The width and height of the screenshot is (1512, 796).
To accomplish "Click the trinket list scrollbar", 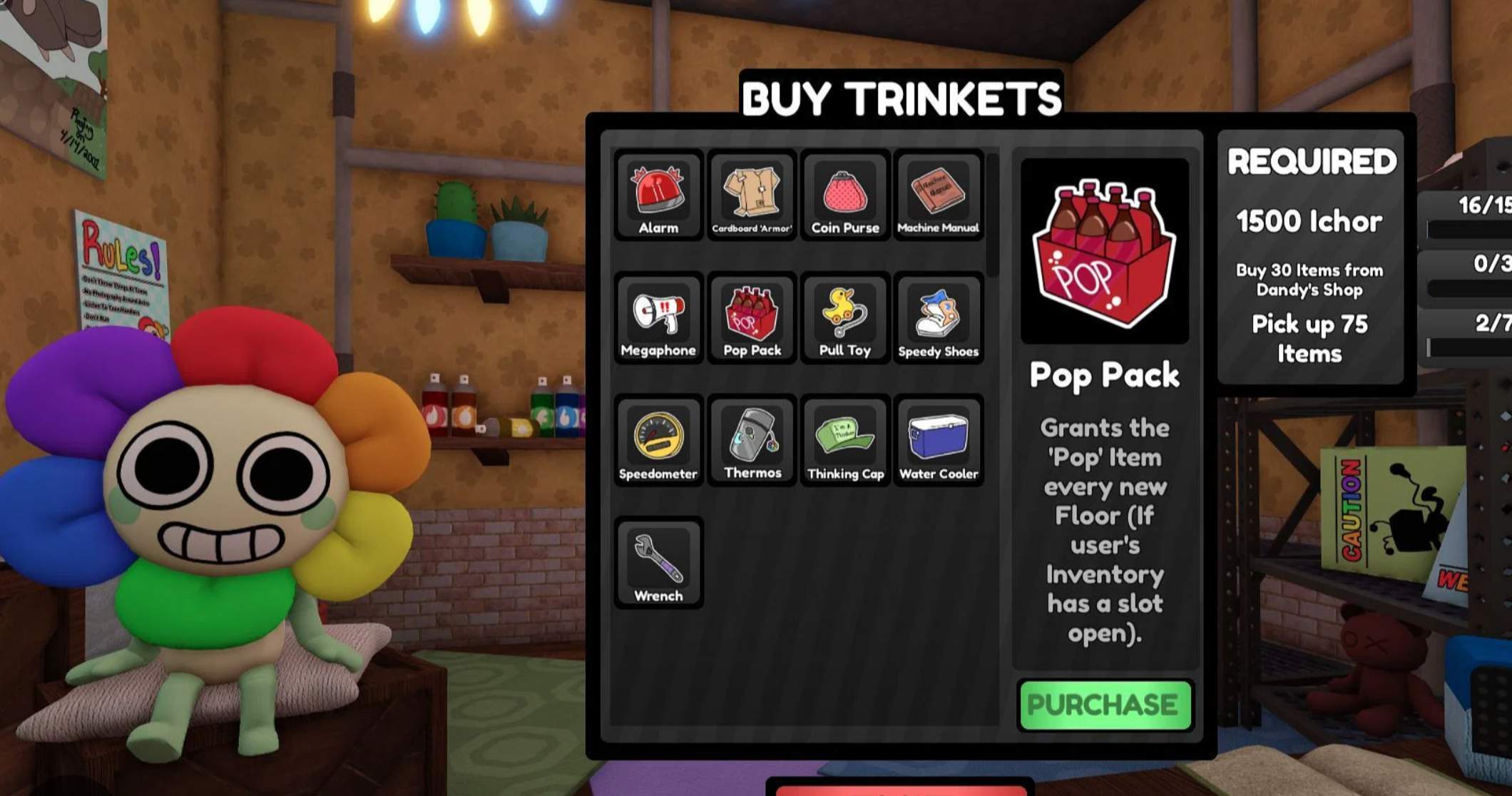I will [993, 214].
